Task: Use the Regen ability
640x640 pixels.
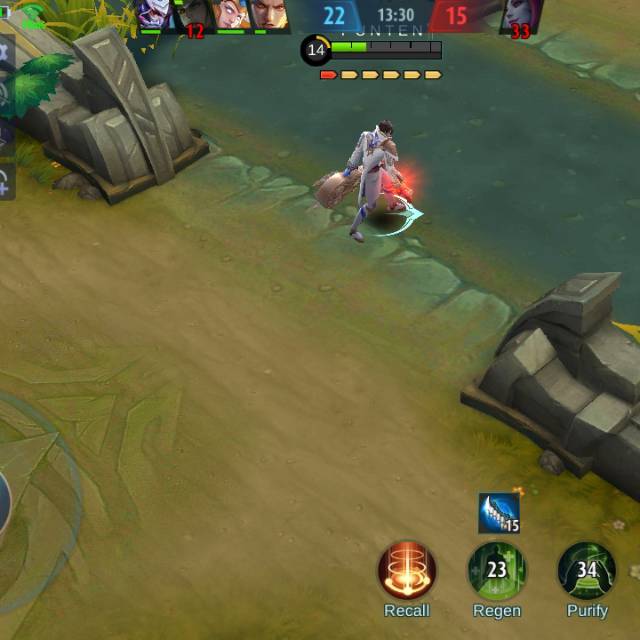Action: [496, 571]
